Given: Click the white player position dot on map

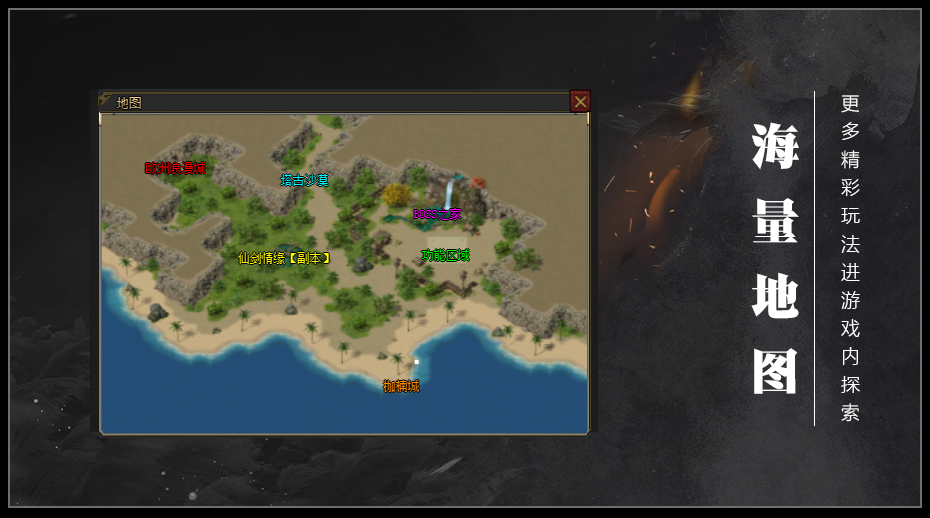Looking at the screenshot, I should (416, 362).
